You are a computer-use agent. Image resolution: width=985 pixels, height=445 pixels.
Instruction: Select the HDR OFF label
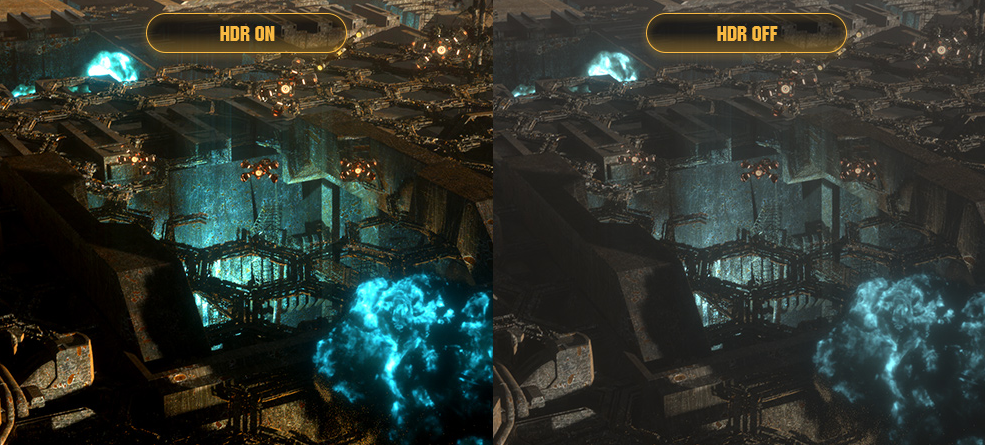pyautogui.click(x=746, y=33)
